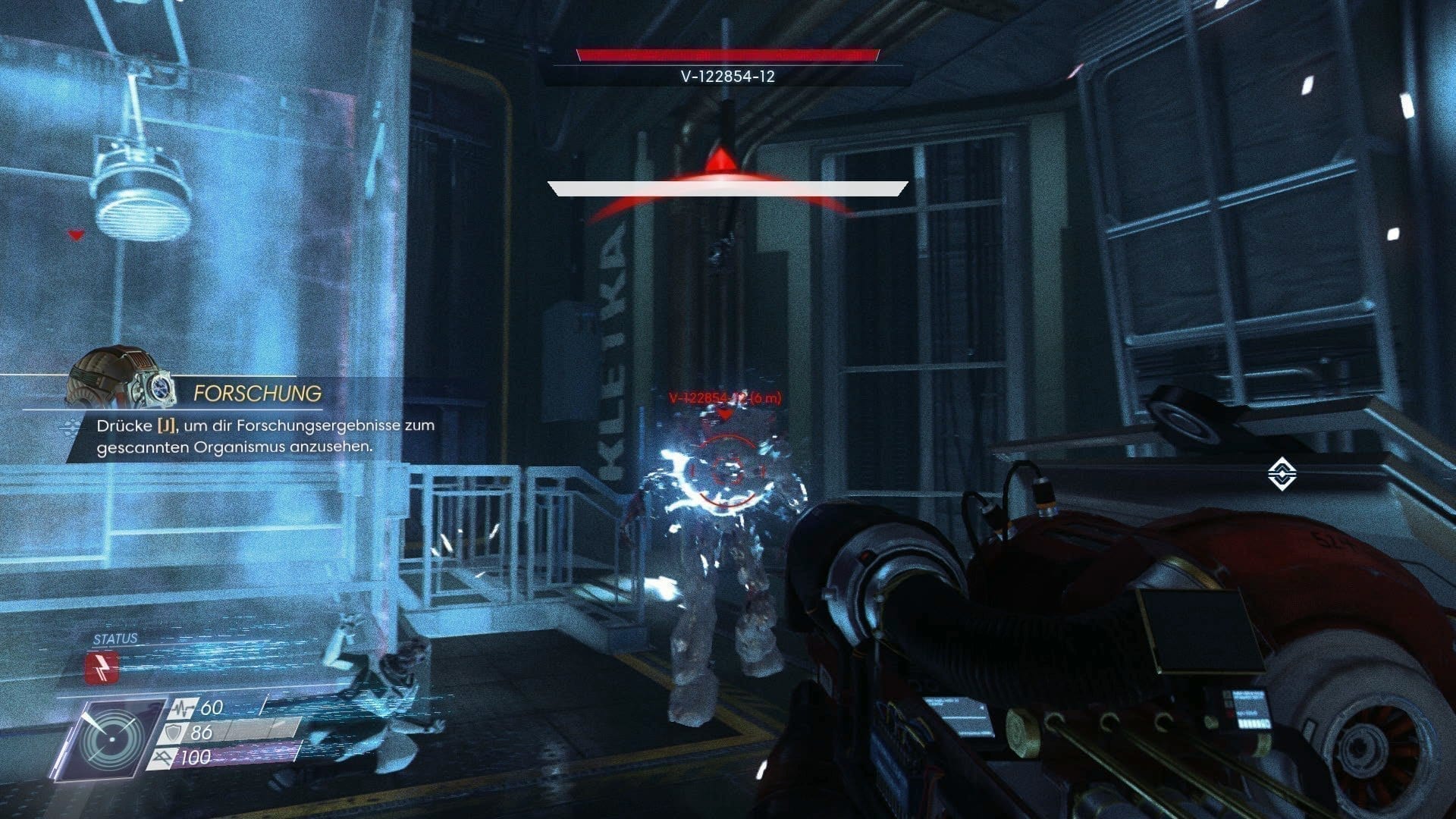The width and height of the screenshot is (1456, 819).
Task: Select the psychoscope helmet icon
Action: point(121,378)
